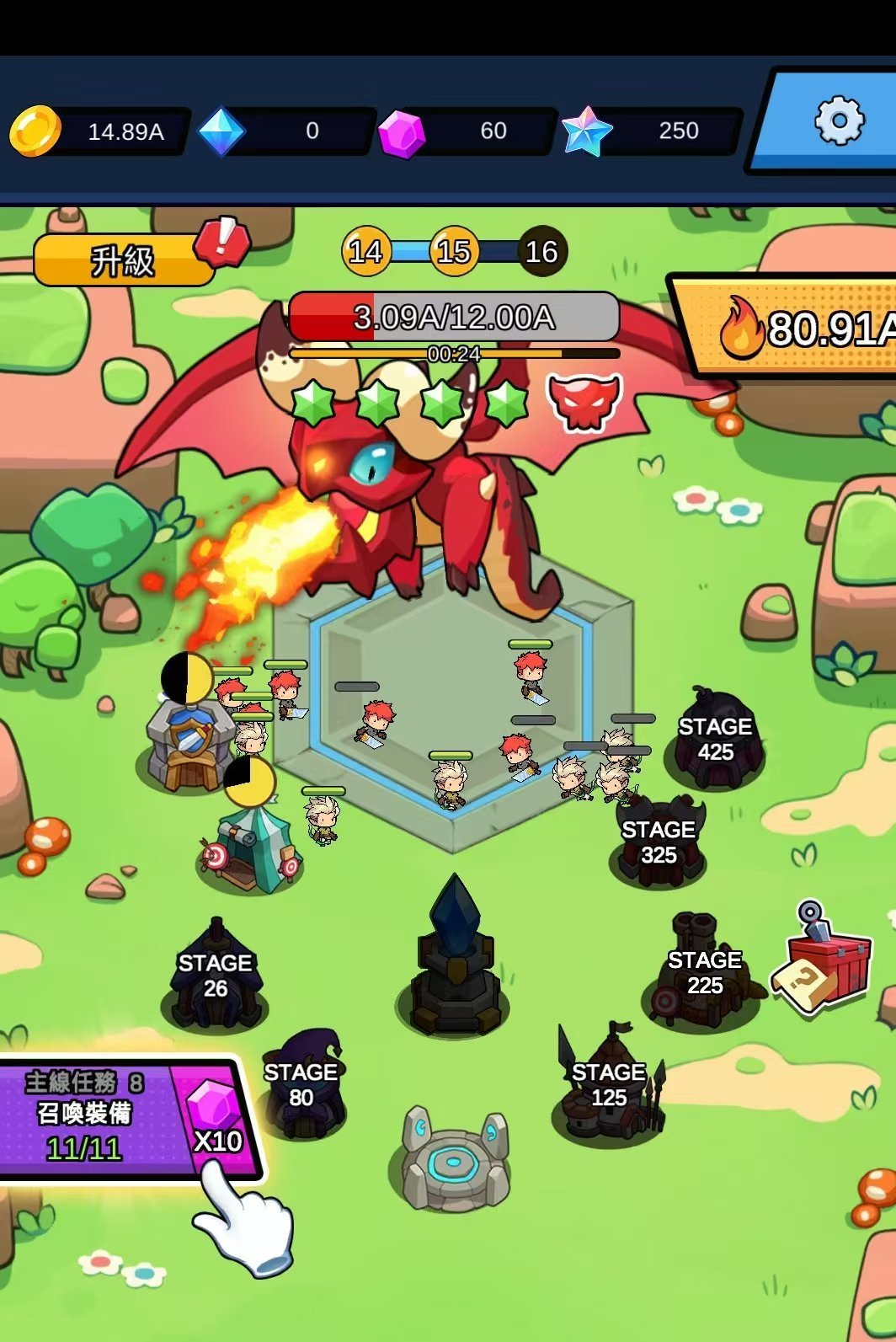Screen dimensions: 896x1342
Task: Select the locked Stage 425 building
Action: coord(715,739)
